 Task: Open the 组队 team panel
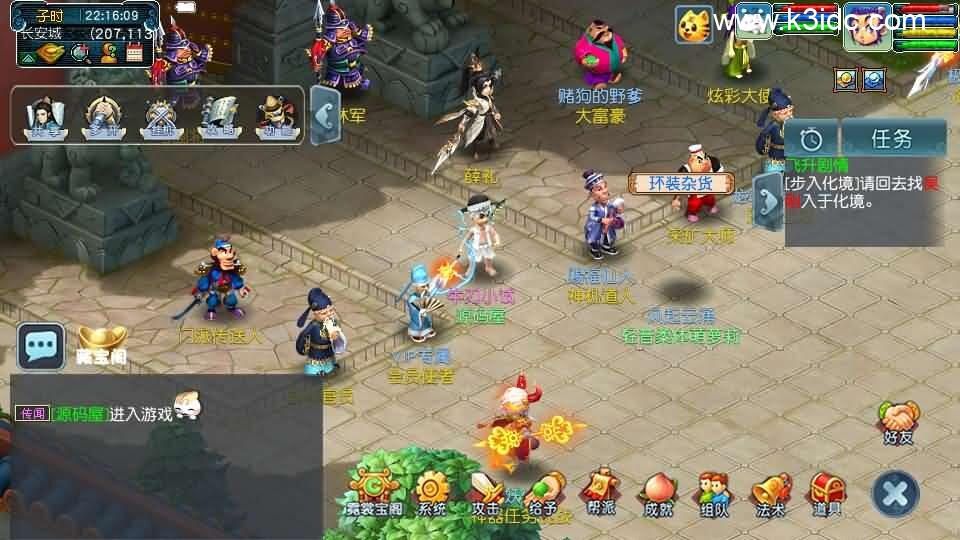pyautogui.click(x=714, y=491)
